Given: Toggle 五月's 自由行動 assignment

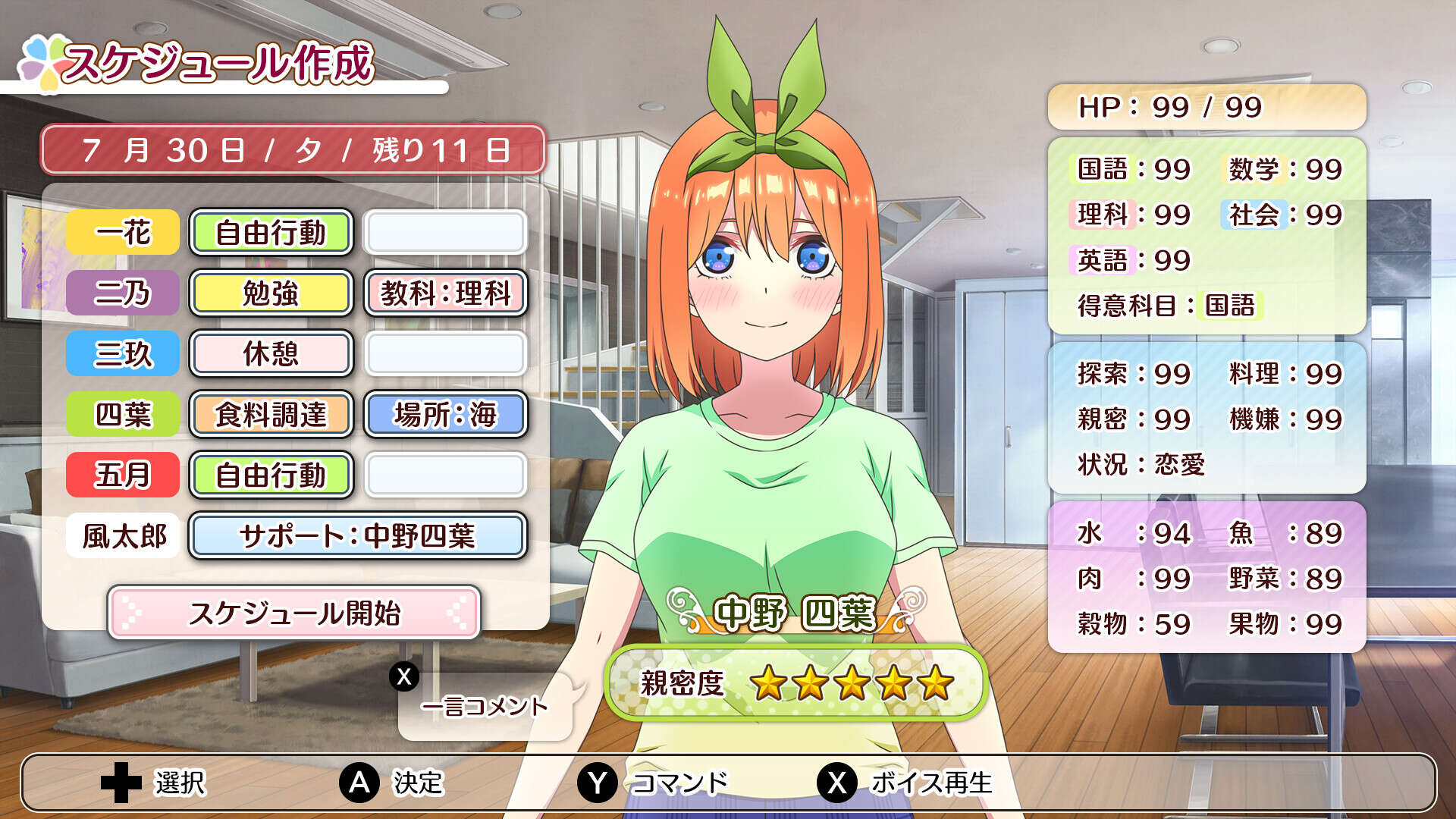Looking at the screenshot, I should pos(271,475).
